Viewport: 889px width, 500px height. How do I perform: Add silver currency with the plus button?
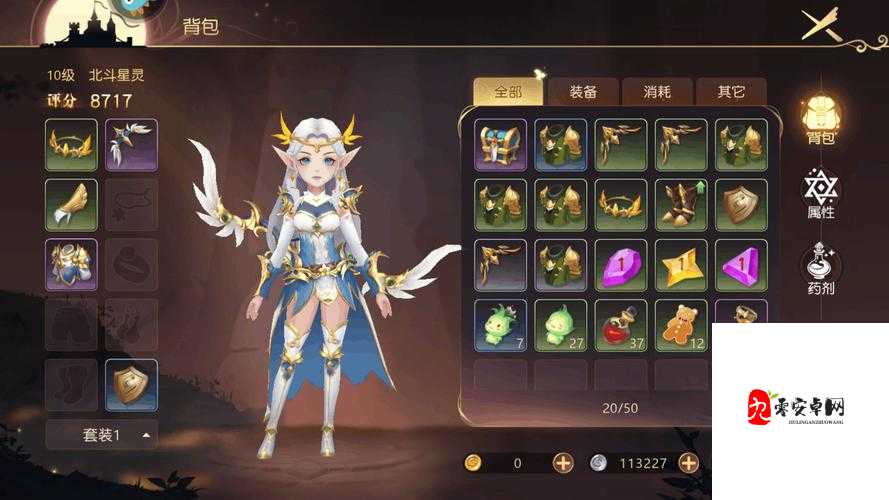tap(688, 463)
